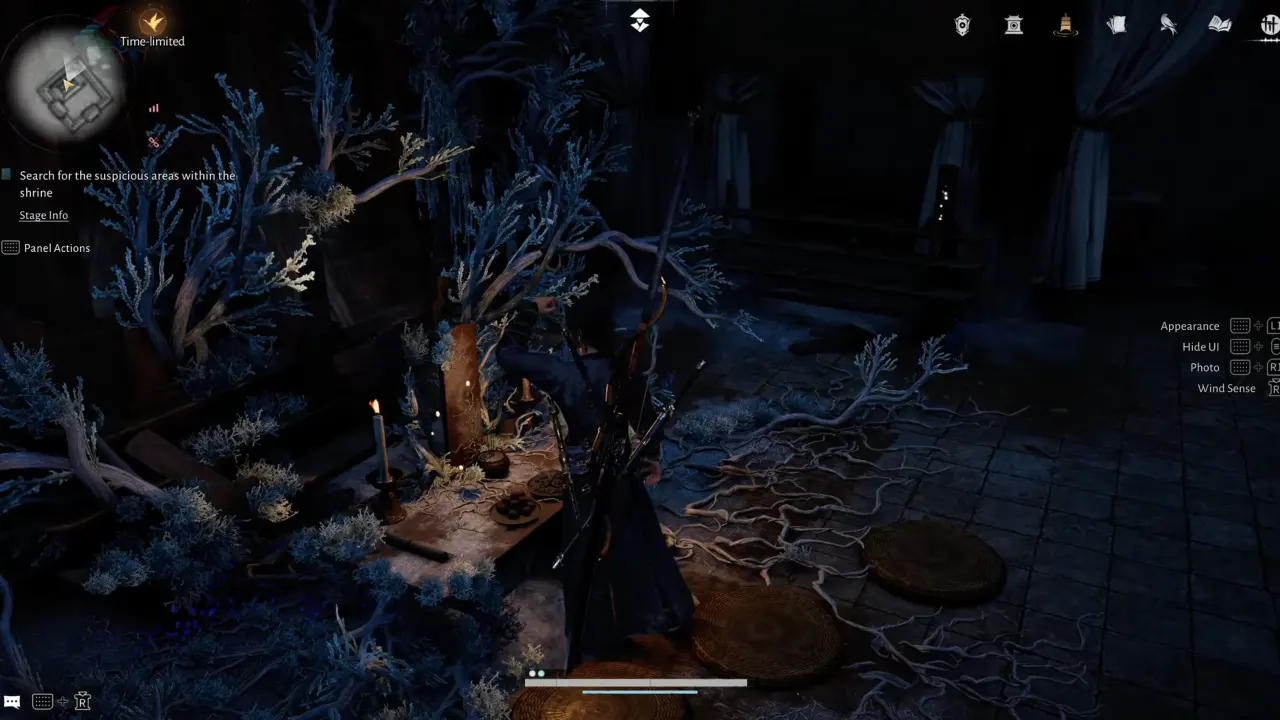Click the R3 button prompt bottom left

click(x=83, y=701)
